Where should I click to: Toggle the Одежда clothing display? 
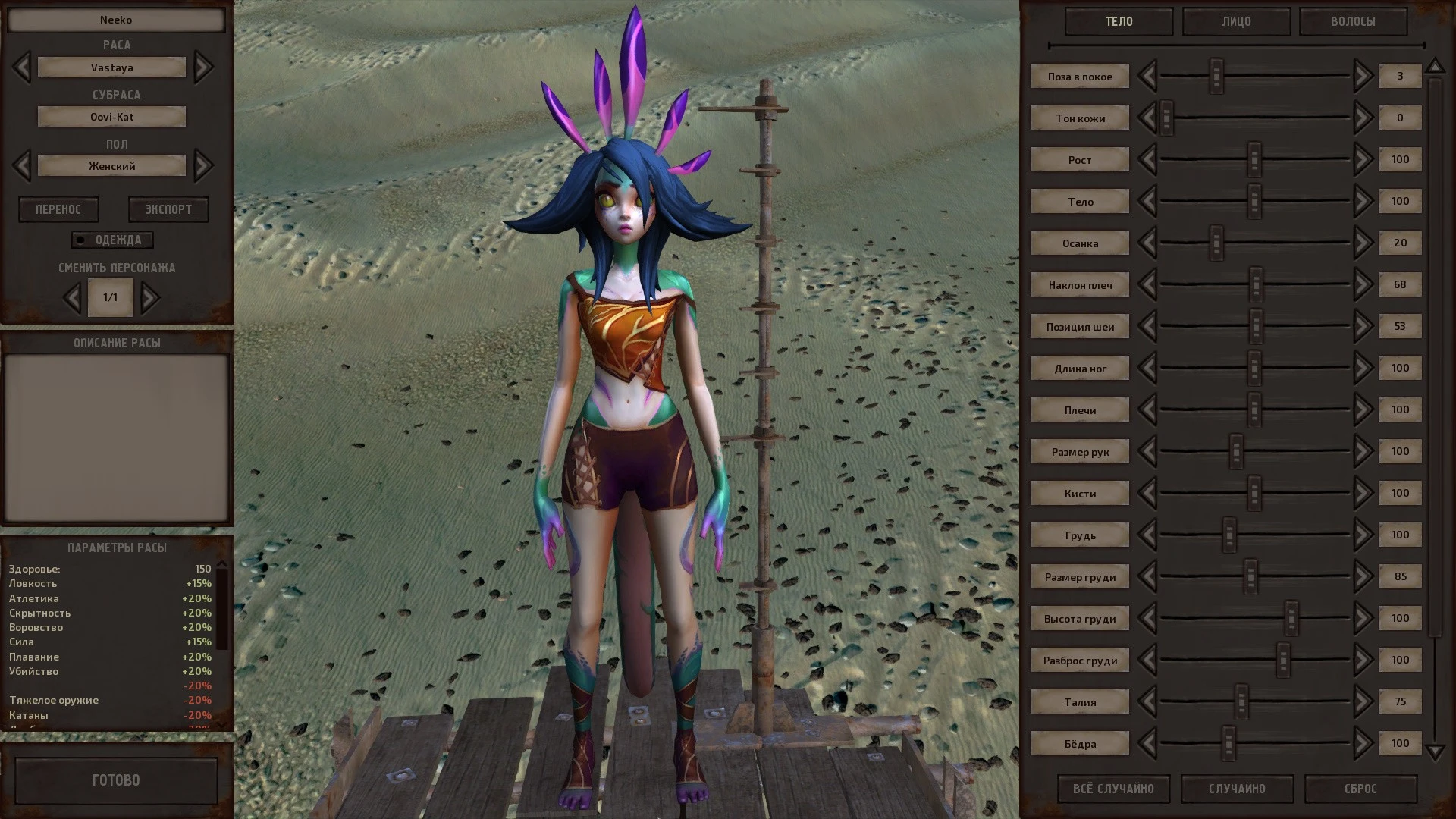(112, 240)
